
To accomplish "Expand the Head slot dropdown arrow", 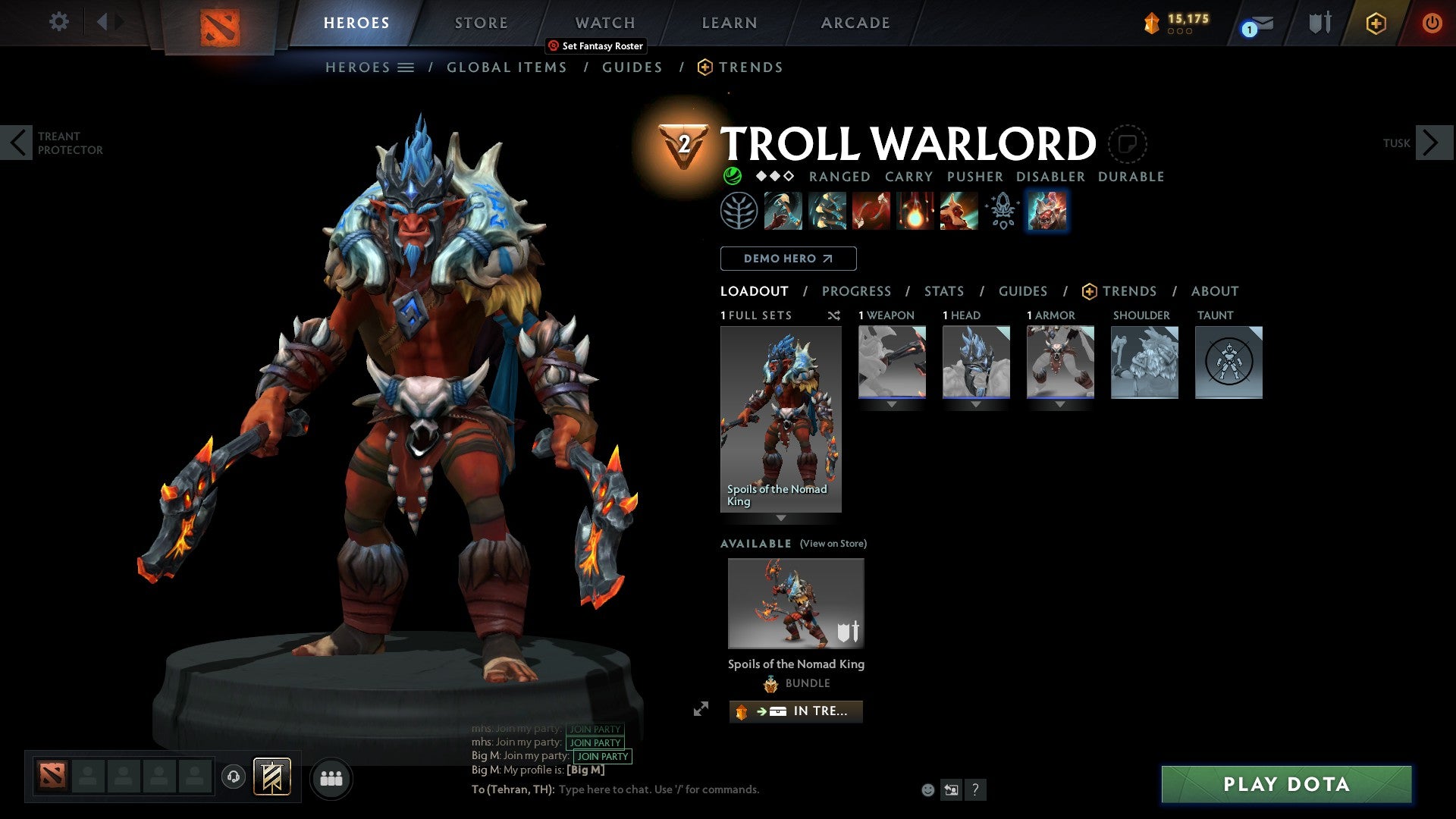I will tap(976, 404).
